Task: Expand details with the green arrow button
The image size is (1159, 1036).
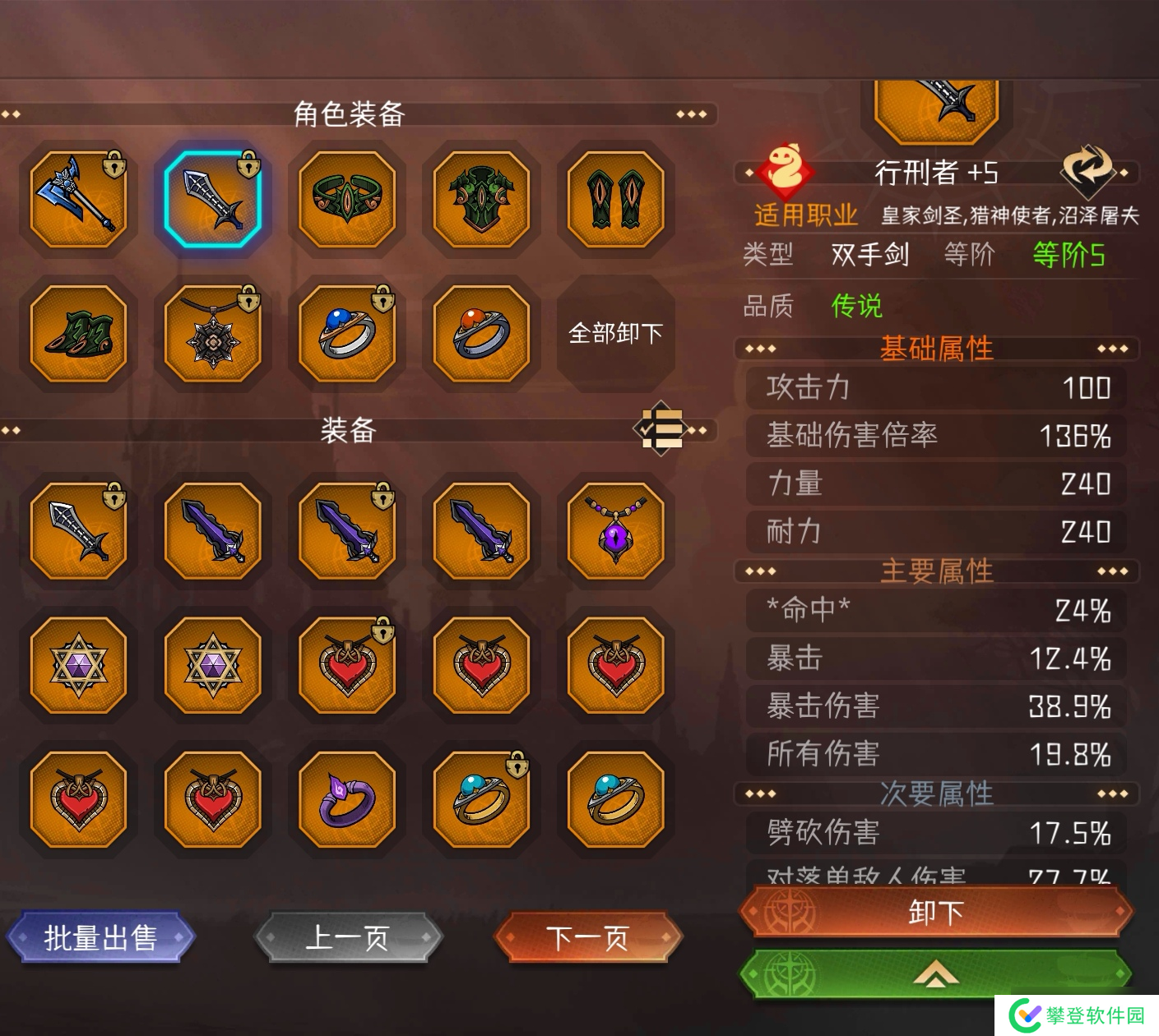Action: pyautogui.click(x=936, y=976)
